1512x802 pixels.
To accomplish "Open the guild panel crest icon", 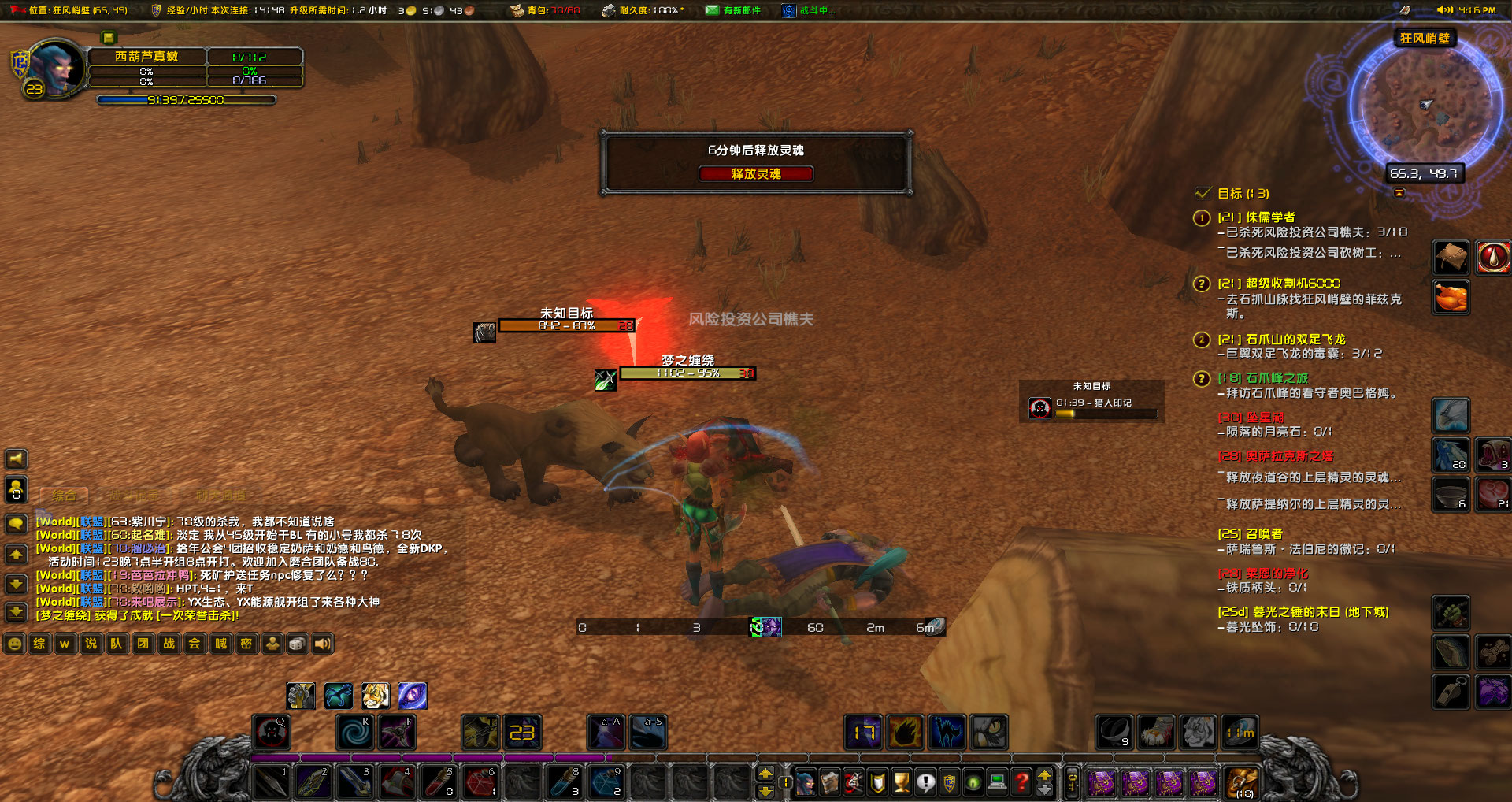I will (x=950, y=784).
